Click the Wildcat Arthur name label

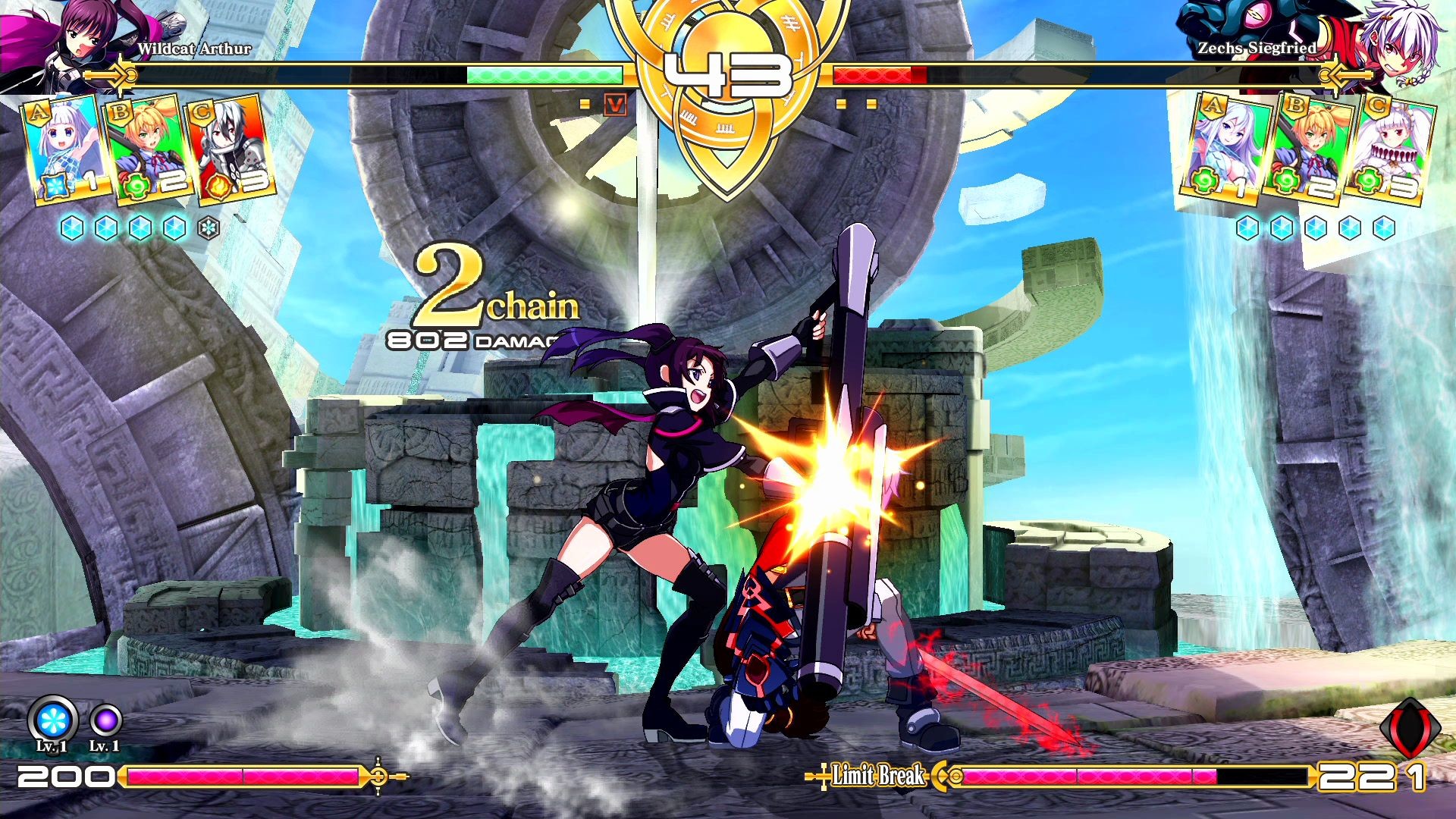pos(196,48)
